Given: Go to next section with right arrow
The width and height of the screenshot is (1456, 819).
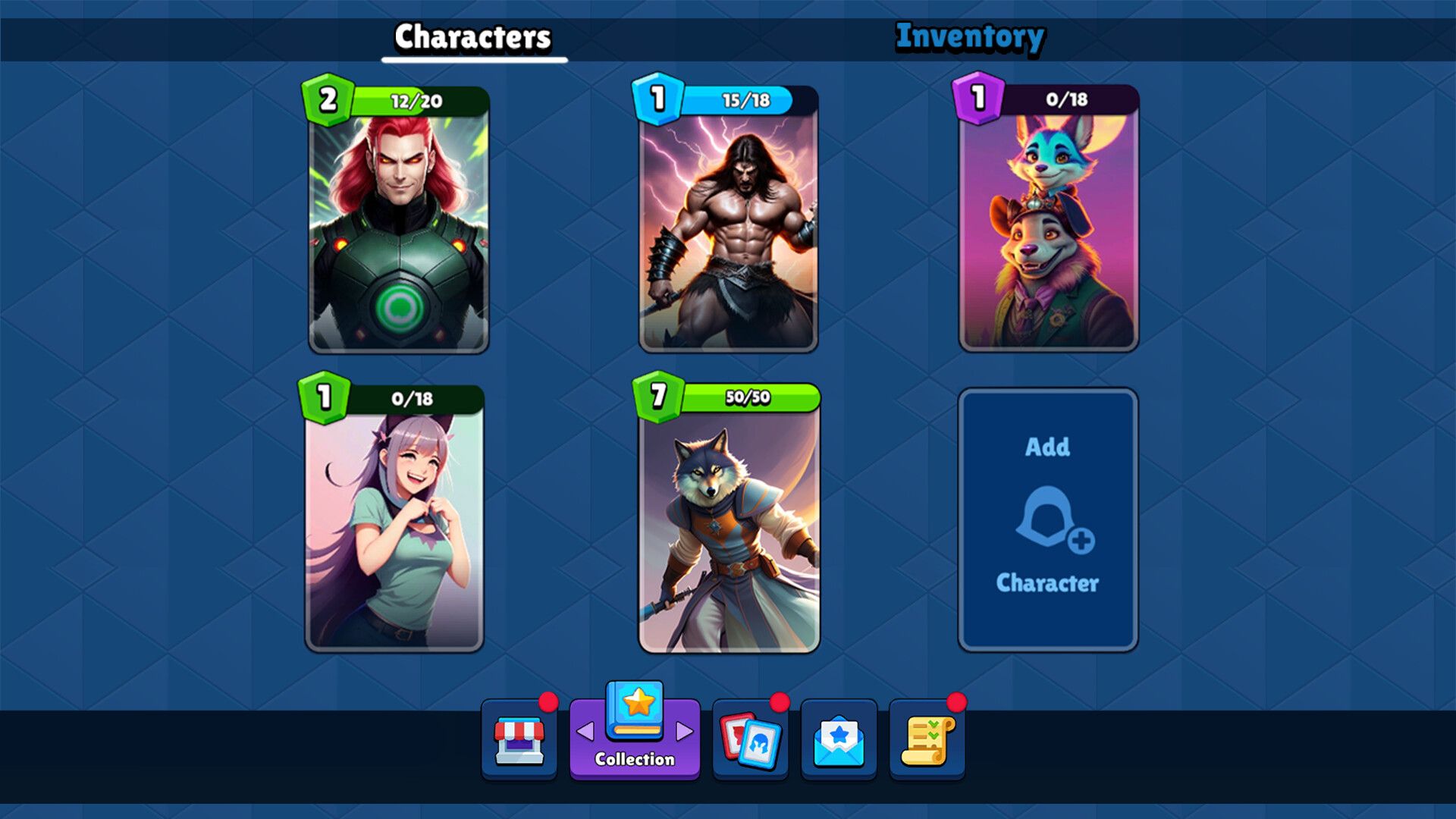Looking at the screenshot, I should pyautogui.click(x=685, y=732).
